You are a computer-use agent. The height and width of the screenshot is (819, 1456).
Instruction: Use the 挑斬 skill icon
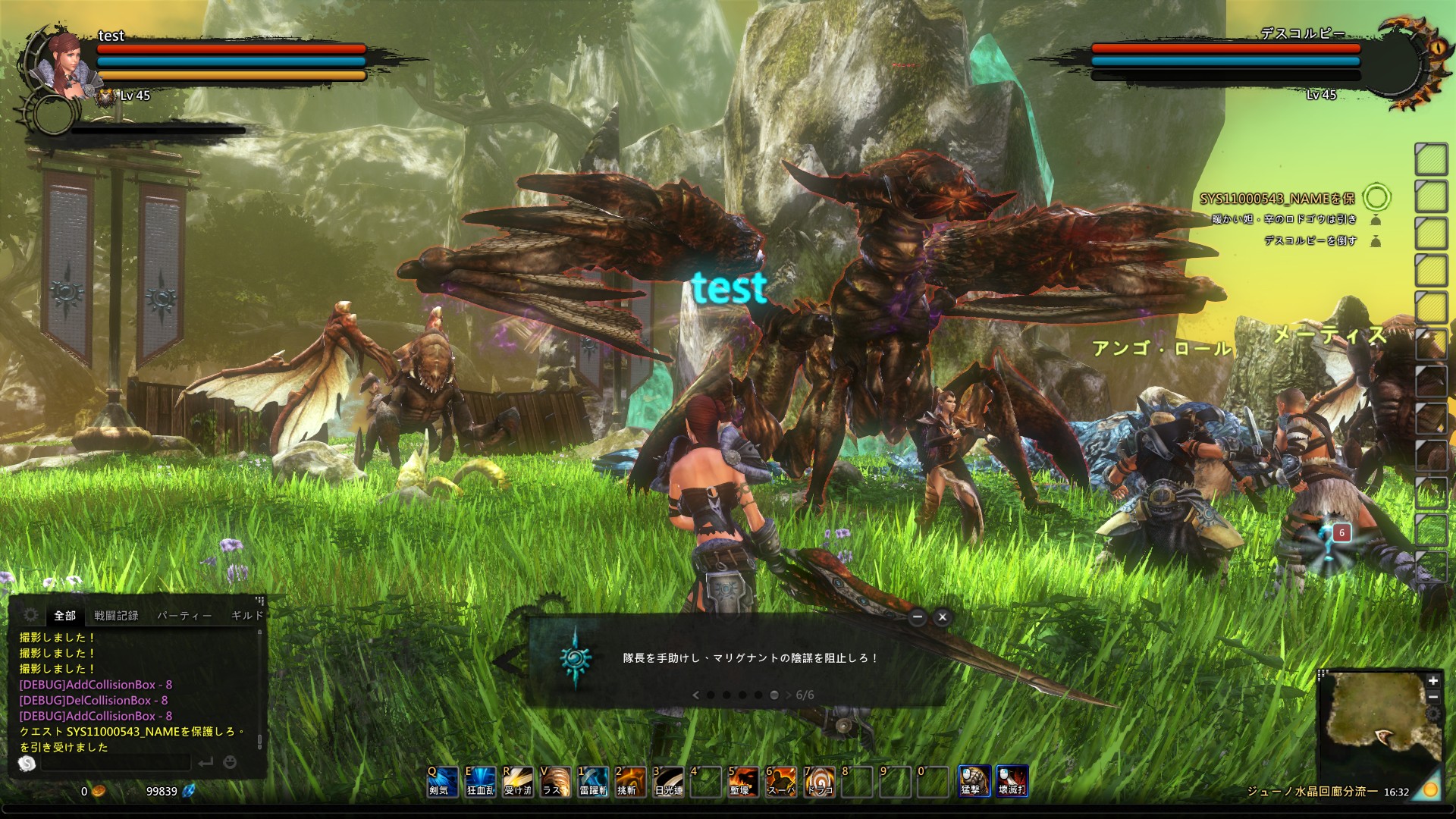pos(630,782)
